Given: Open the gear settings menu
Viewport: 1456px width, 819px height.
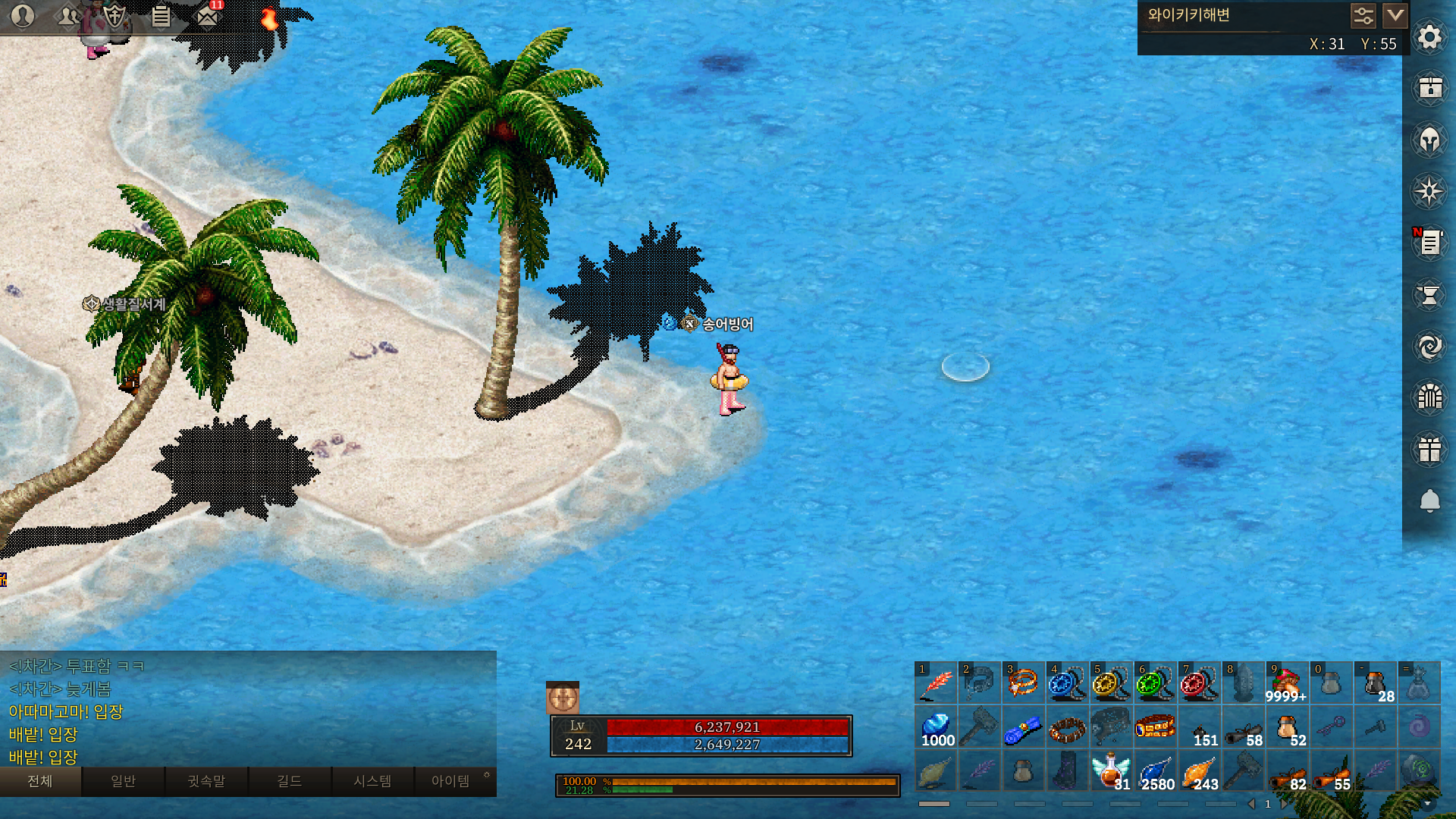Looking at the screenshot, I should pyautogui.click(x=1429, y=37).
